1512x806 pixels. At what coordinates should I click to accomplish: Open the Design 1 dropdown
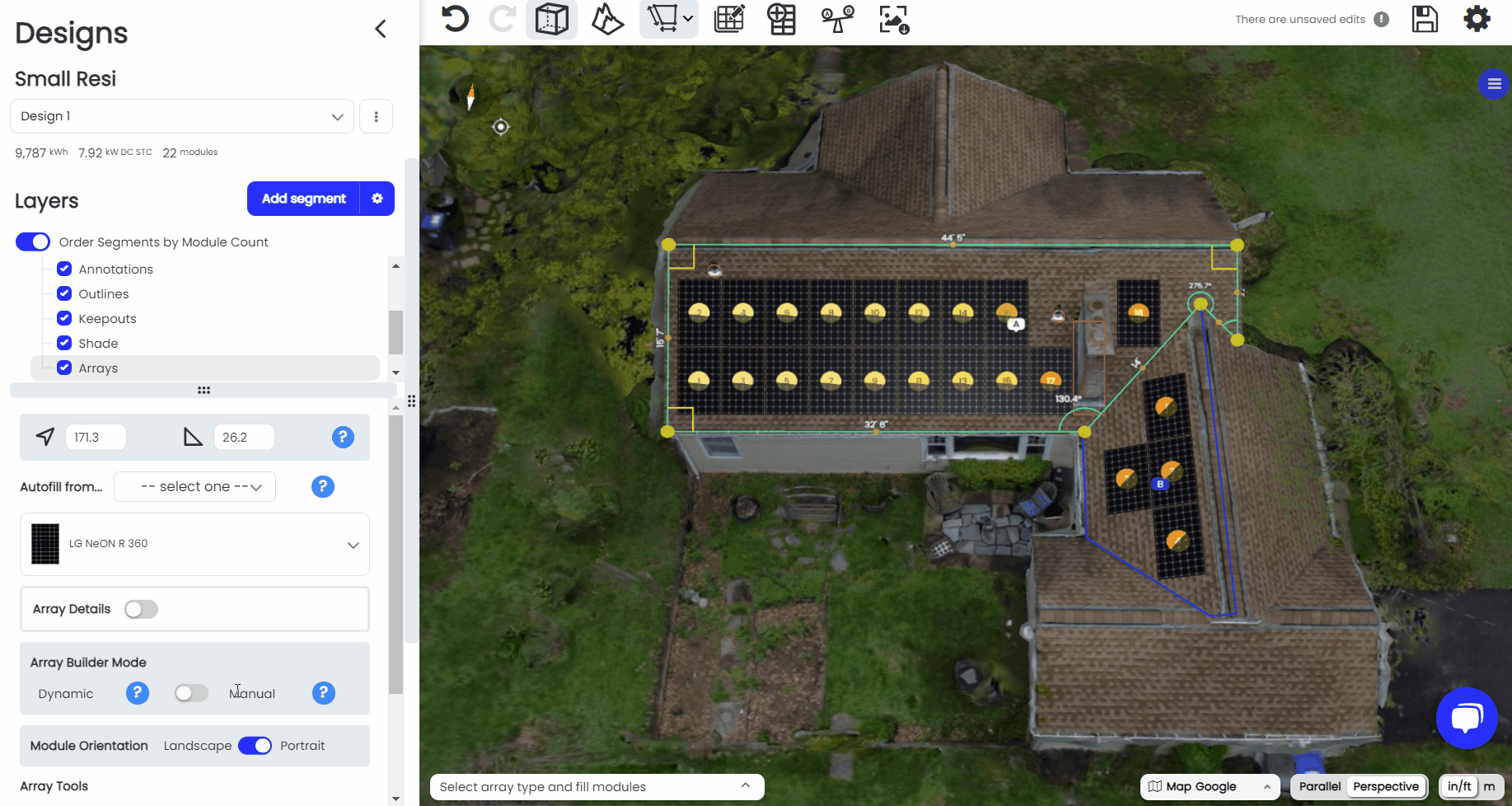pyautogui.click(x=181, y=116)
